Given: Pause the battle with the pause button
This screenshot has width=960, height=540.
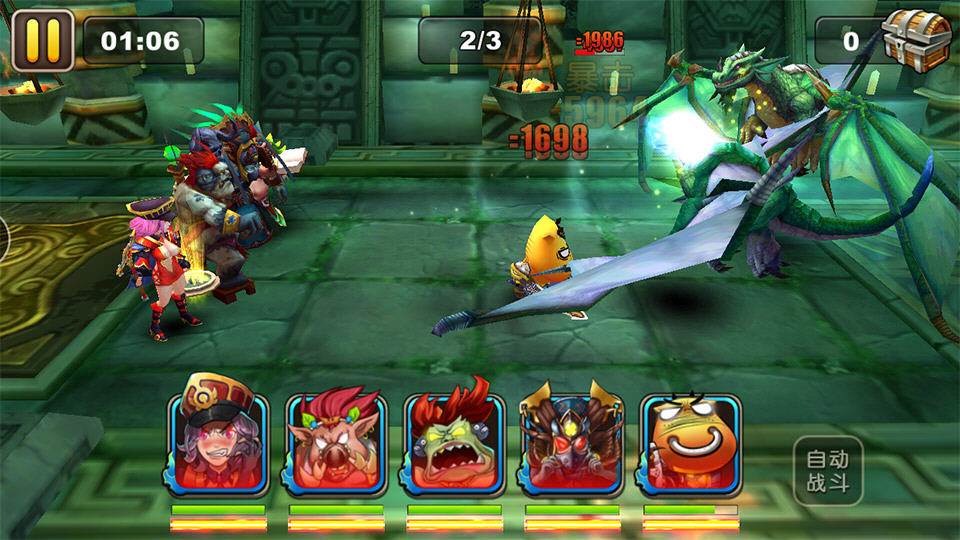Looking at the screenshot, I should 42,40.
